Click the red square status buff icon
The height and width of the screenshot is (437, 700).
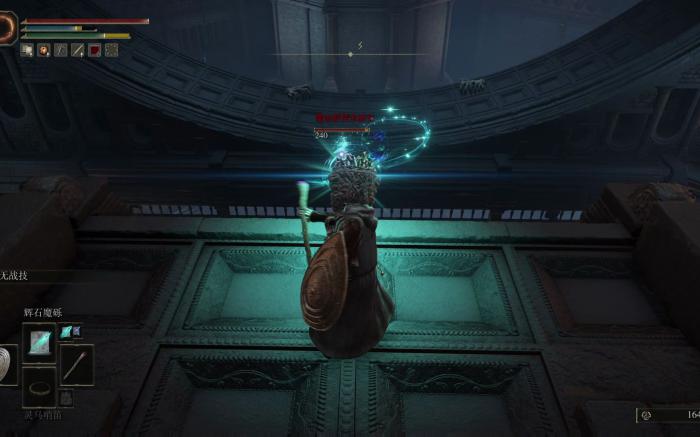coord(94,50)
